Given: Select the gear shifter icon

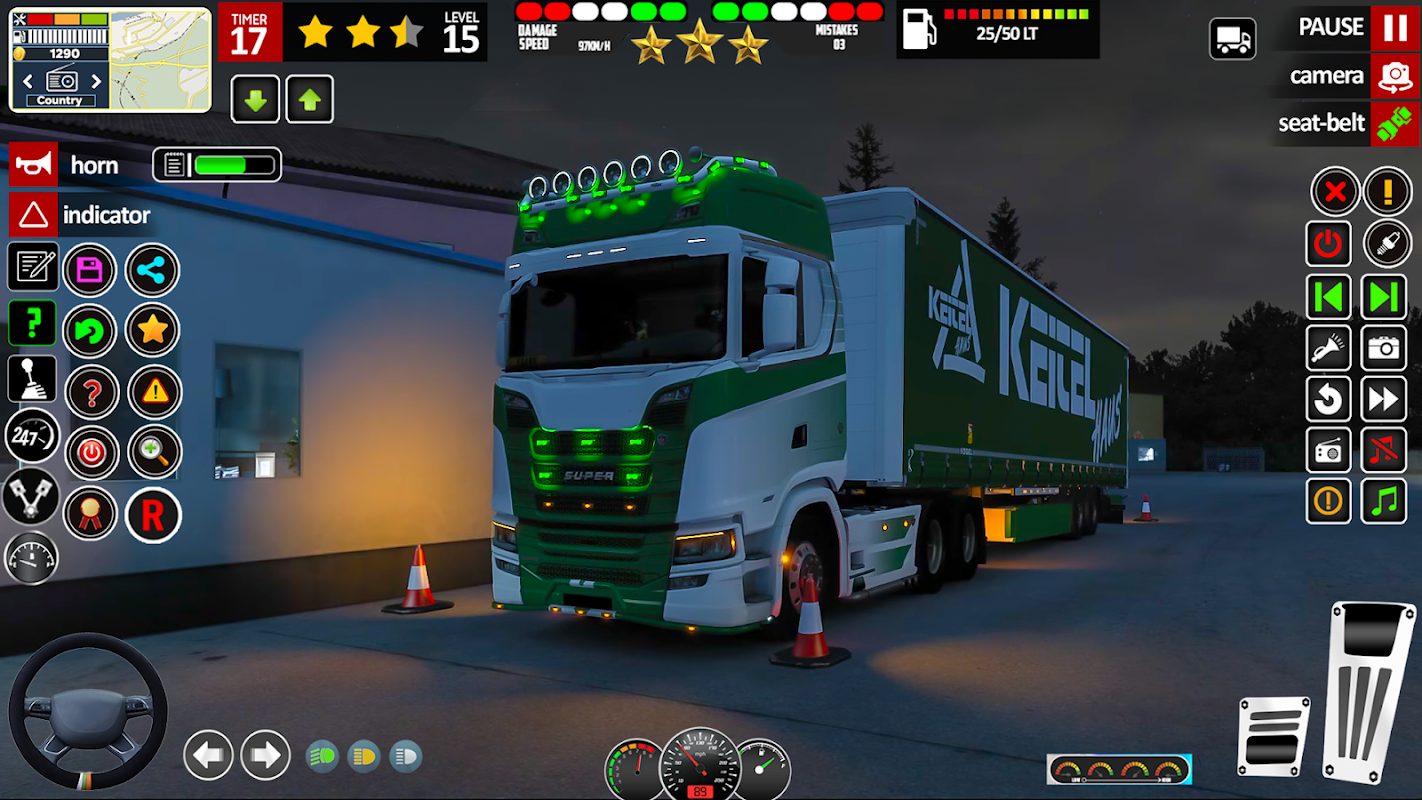Looking at the screenshot, I should tap(32, 379).
